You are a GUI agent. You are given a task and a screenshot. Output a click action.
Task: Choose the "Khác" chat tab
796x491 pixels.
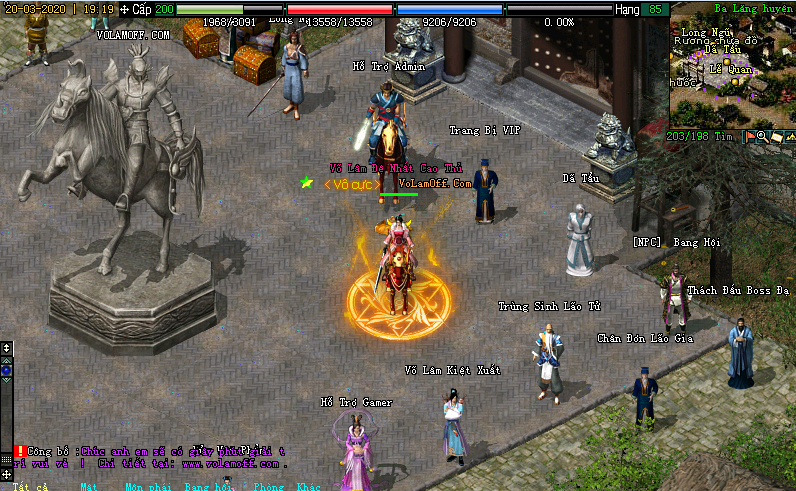point(309,486)
